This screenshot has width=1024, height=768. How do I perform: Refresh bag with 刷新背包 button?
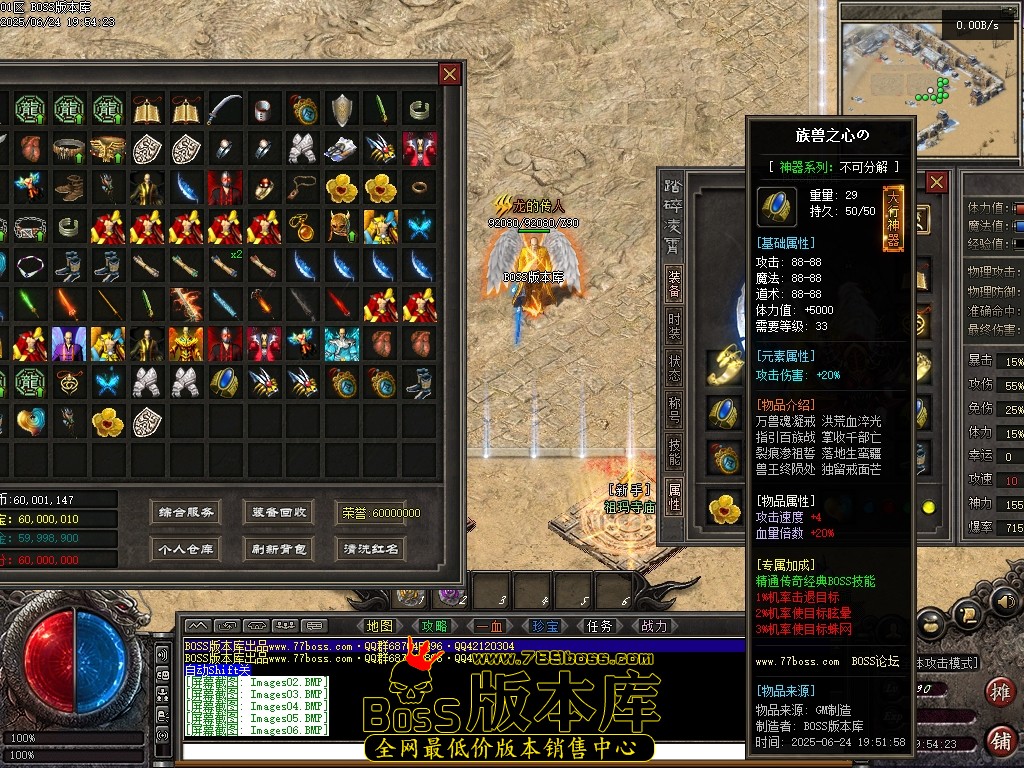279,548
